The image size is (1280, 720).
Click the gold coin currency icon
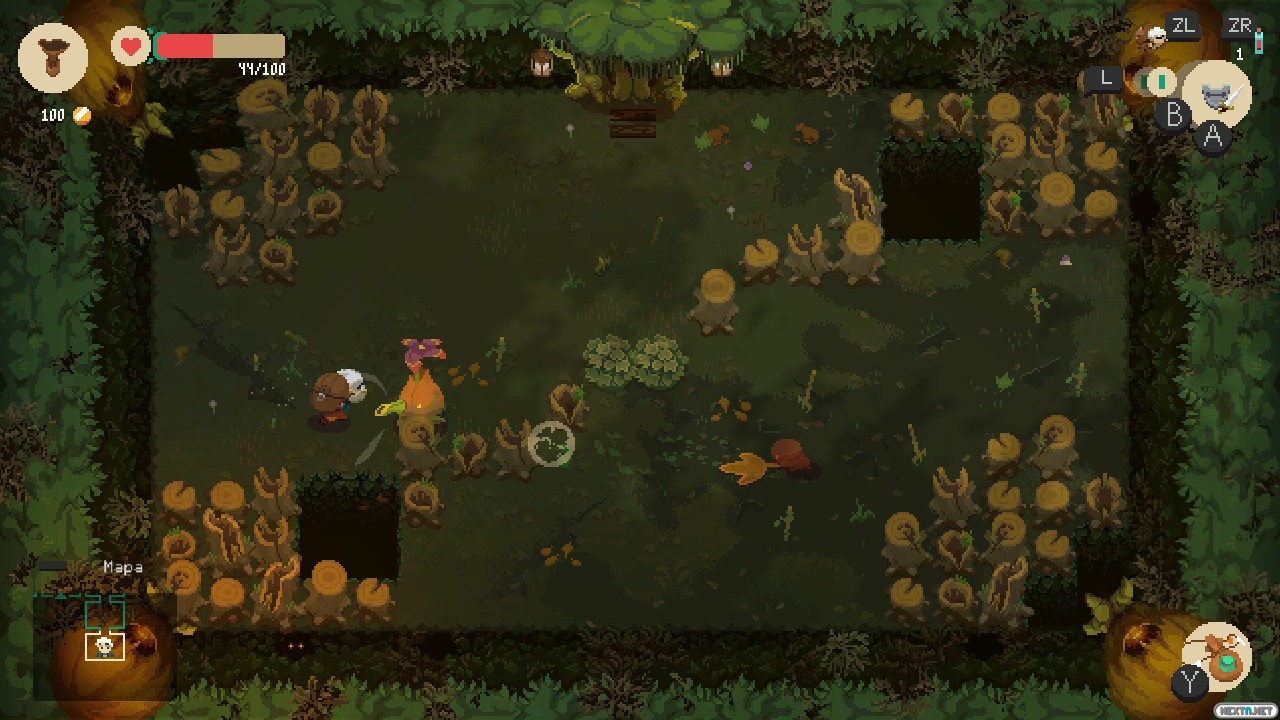click(x=83, y=116)
